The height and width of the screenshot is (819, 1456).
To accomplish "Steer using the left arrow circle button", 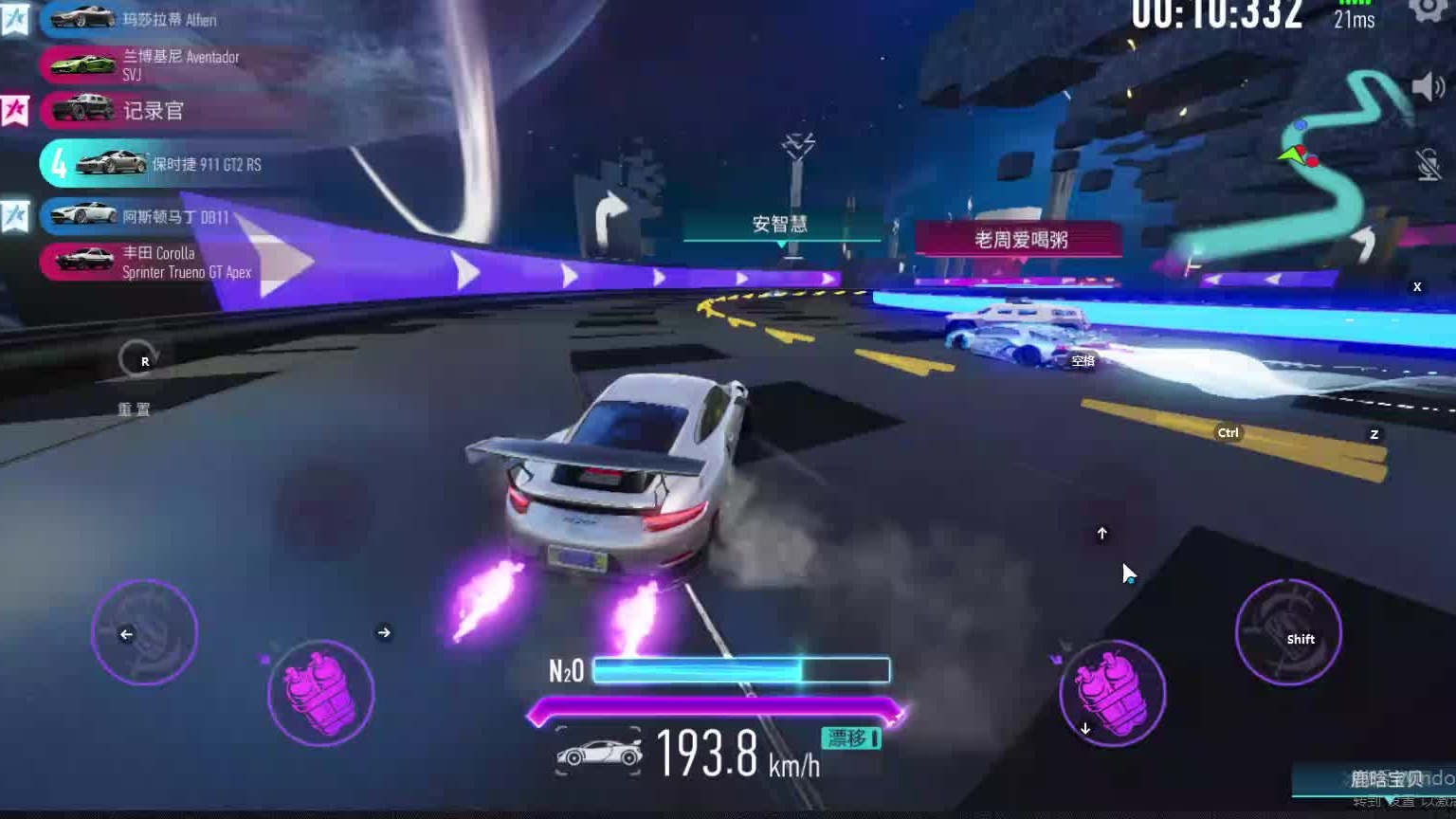I will (144, 632).
